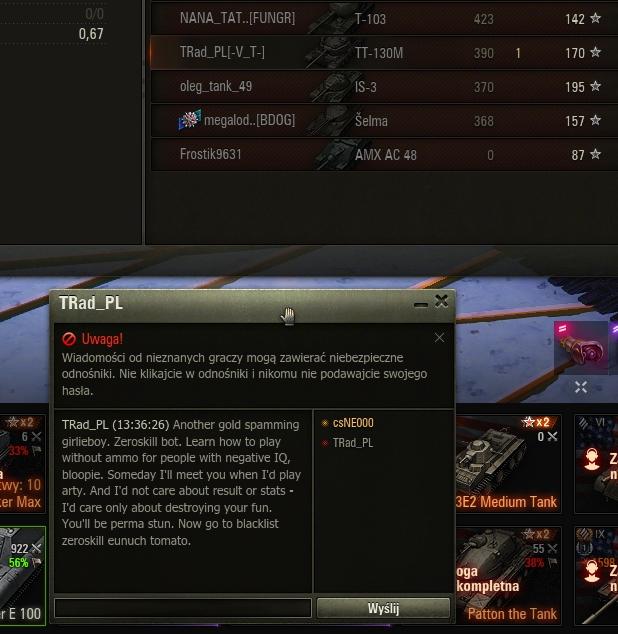The image size is (618, 634).
Task: Click the chat message input field
Action: click(x=183, y=608)
